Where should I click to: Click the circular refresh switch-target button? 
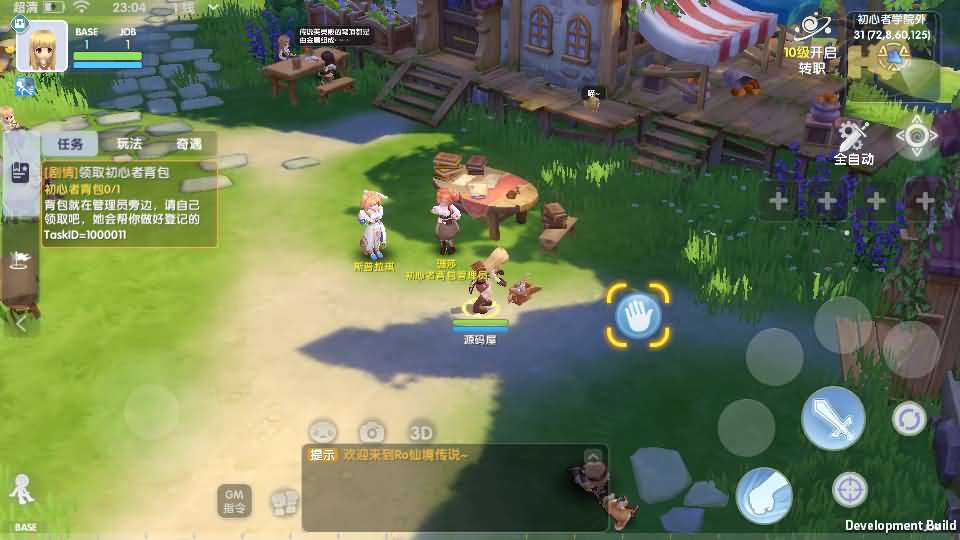[x=909, y=418]
